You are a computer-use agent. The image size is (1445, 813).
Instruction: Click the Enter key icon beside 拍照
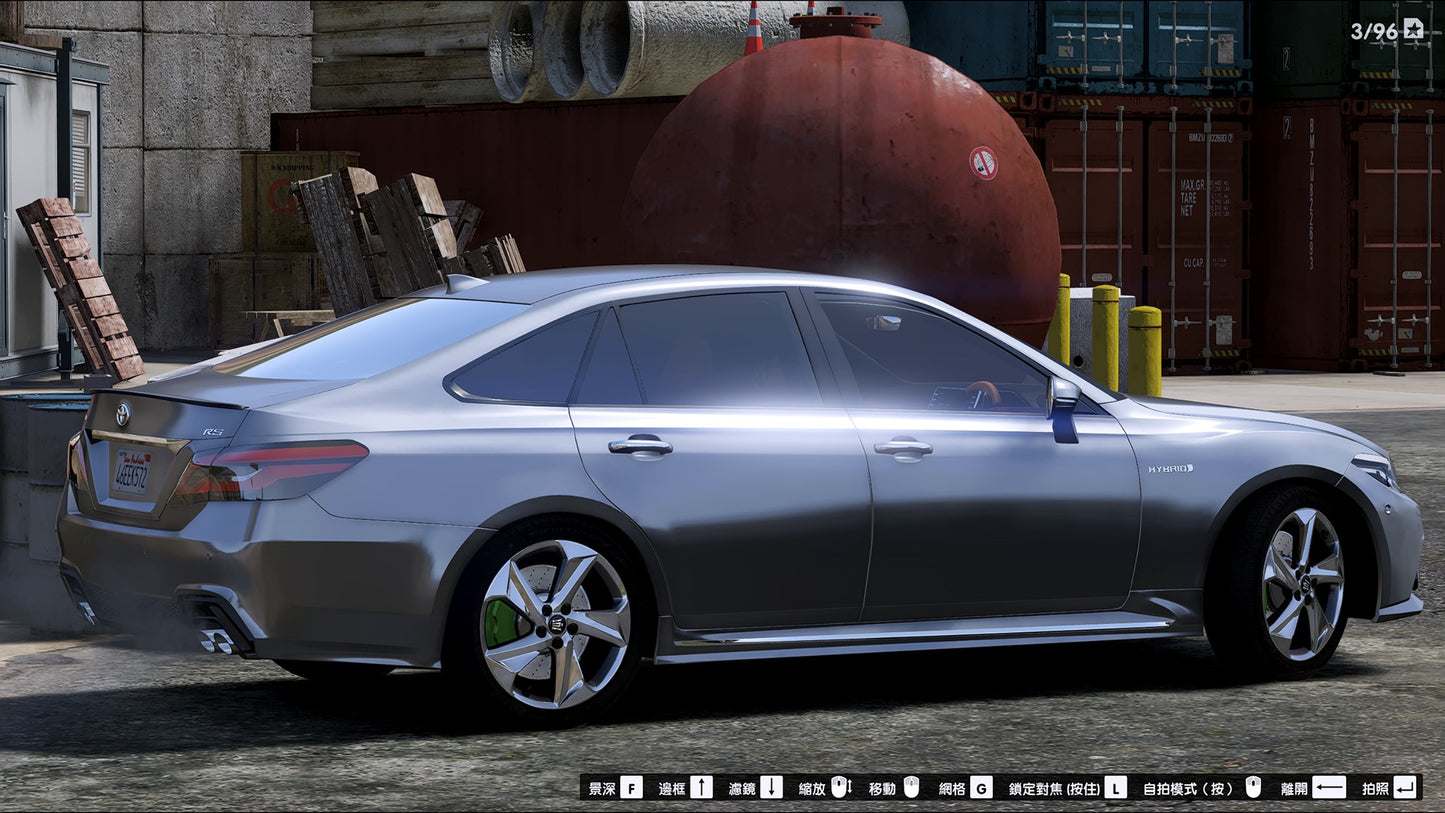pos(1406,788)
